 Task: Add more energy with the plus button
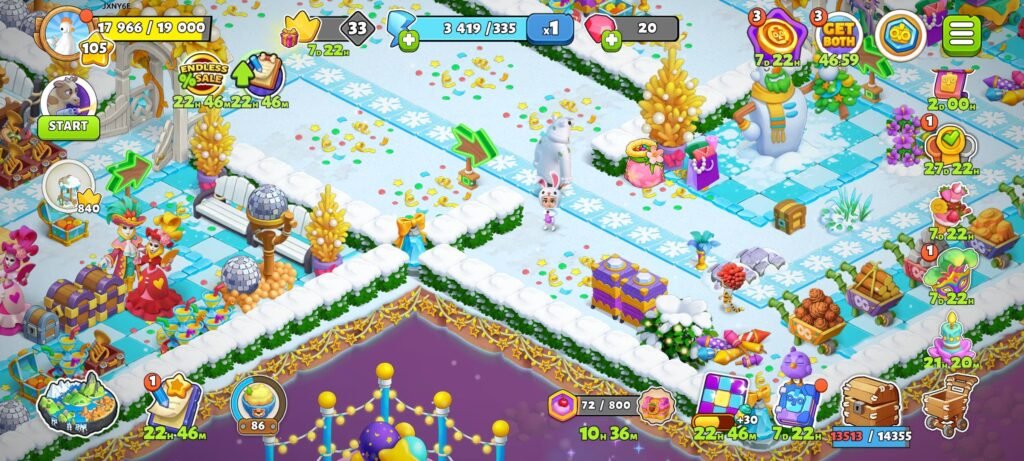click(x=408, y=40)
